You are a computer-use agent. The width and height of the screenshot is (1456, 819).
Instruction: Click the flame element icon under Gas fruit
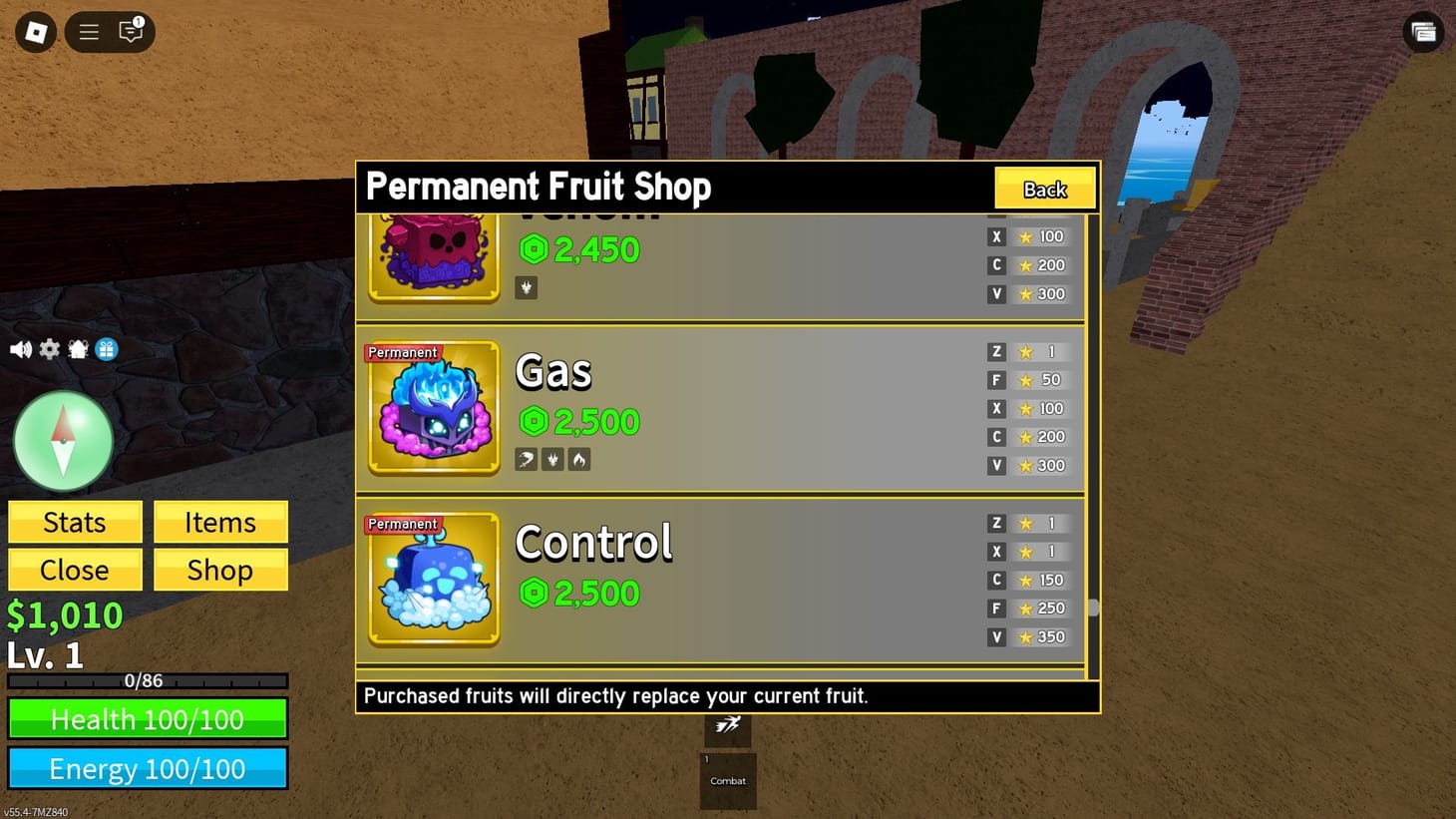tap(578, 459)
